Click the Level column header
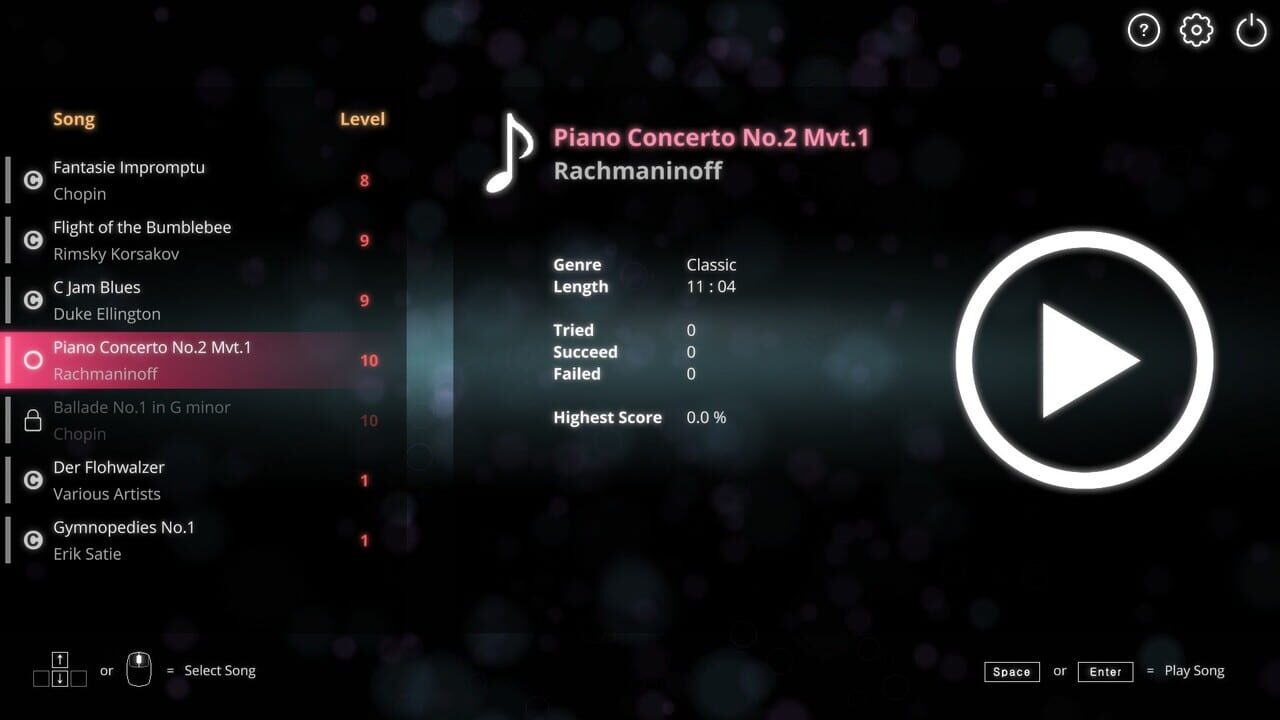Image resolution: width=1280 pixels, height=720 pixels. (362, 118)
